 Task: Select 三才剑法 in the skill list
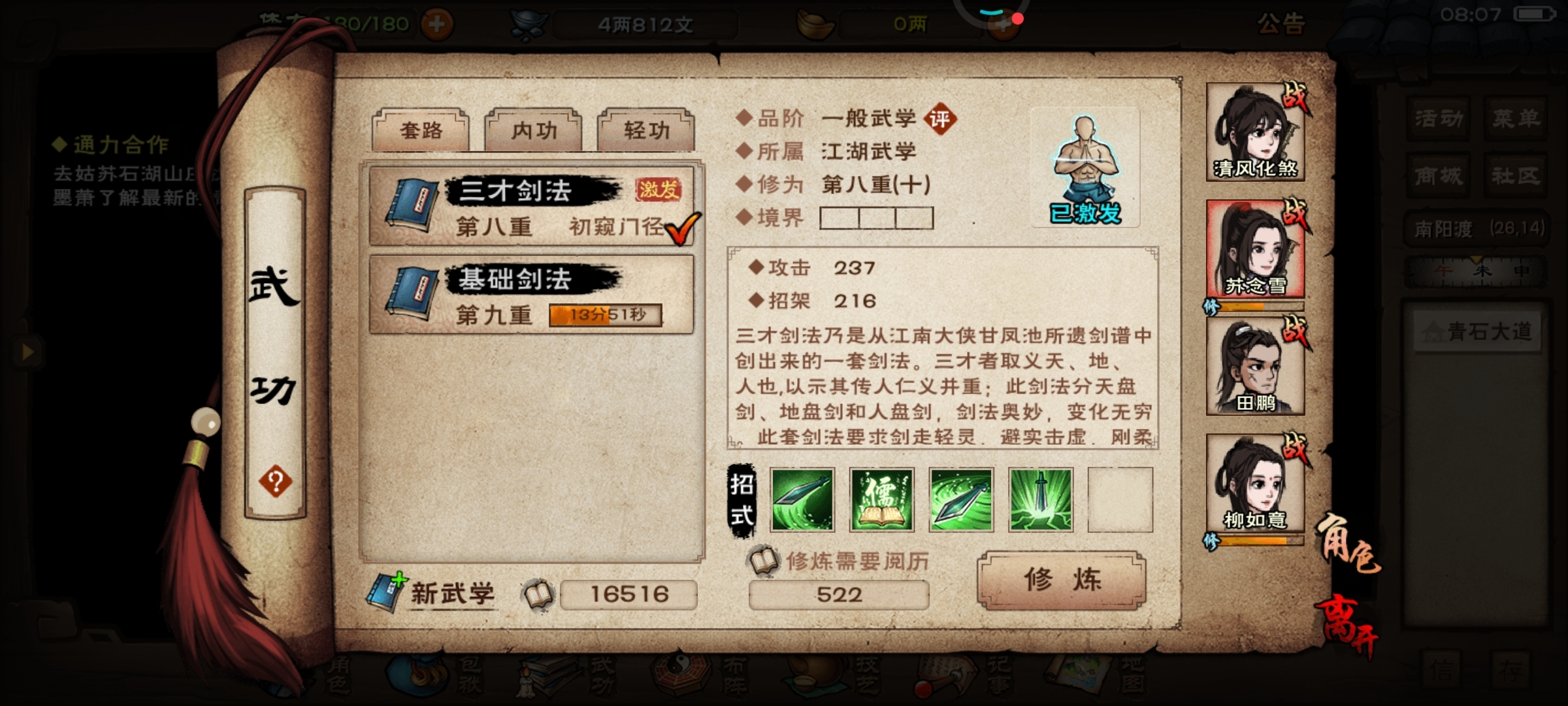tap(531, 205)
